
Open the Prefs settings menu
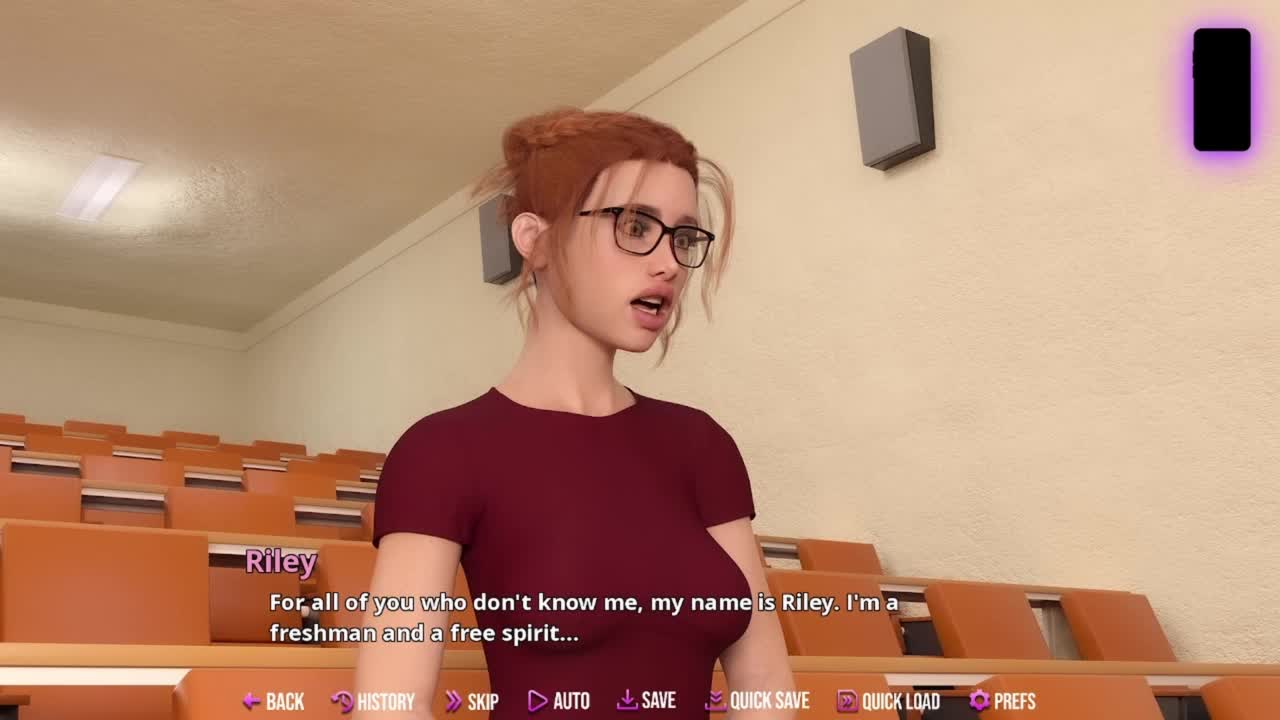pos(1002,701)
